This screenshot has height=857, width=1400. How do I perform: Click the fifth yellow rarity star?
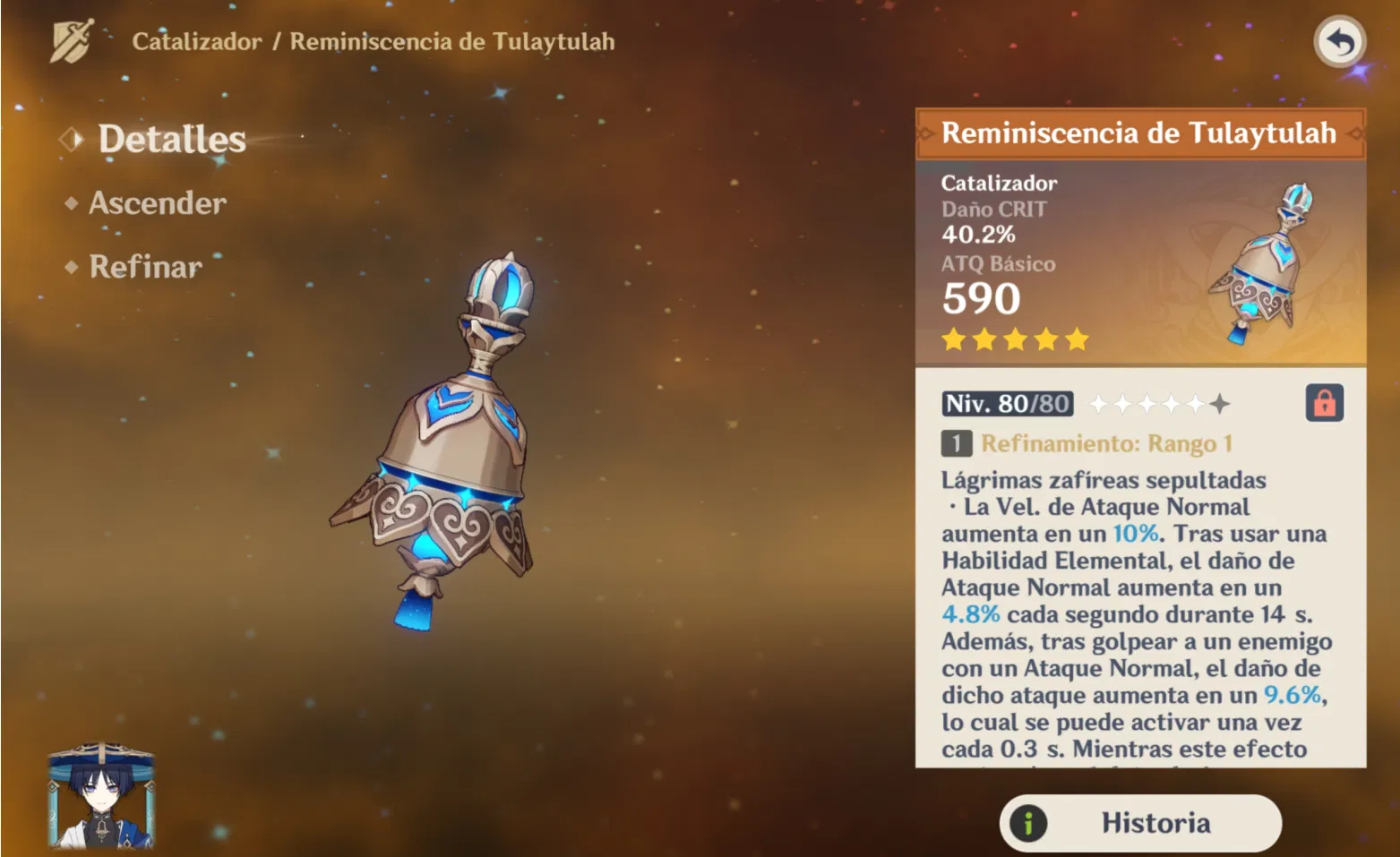tap(1078, 339)
